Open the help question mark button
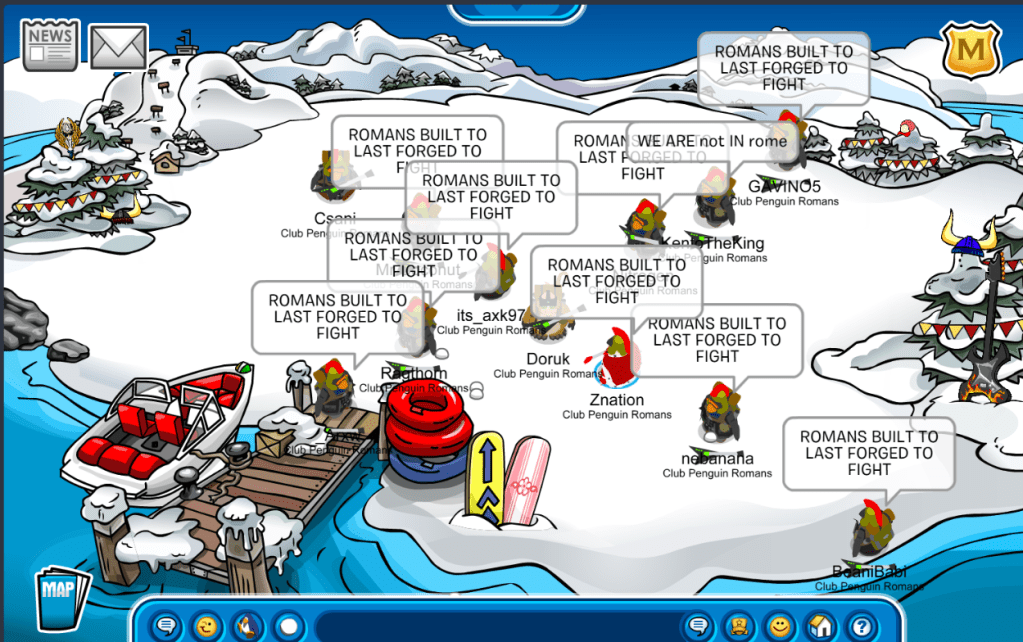Screen dimensions: 1023x642 861,626
